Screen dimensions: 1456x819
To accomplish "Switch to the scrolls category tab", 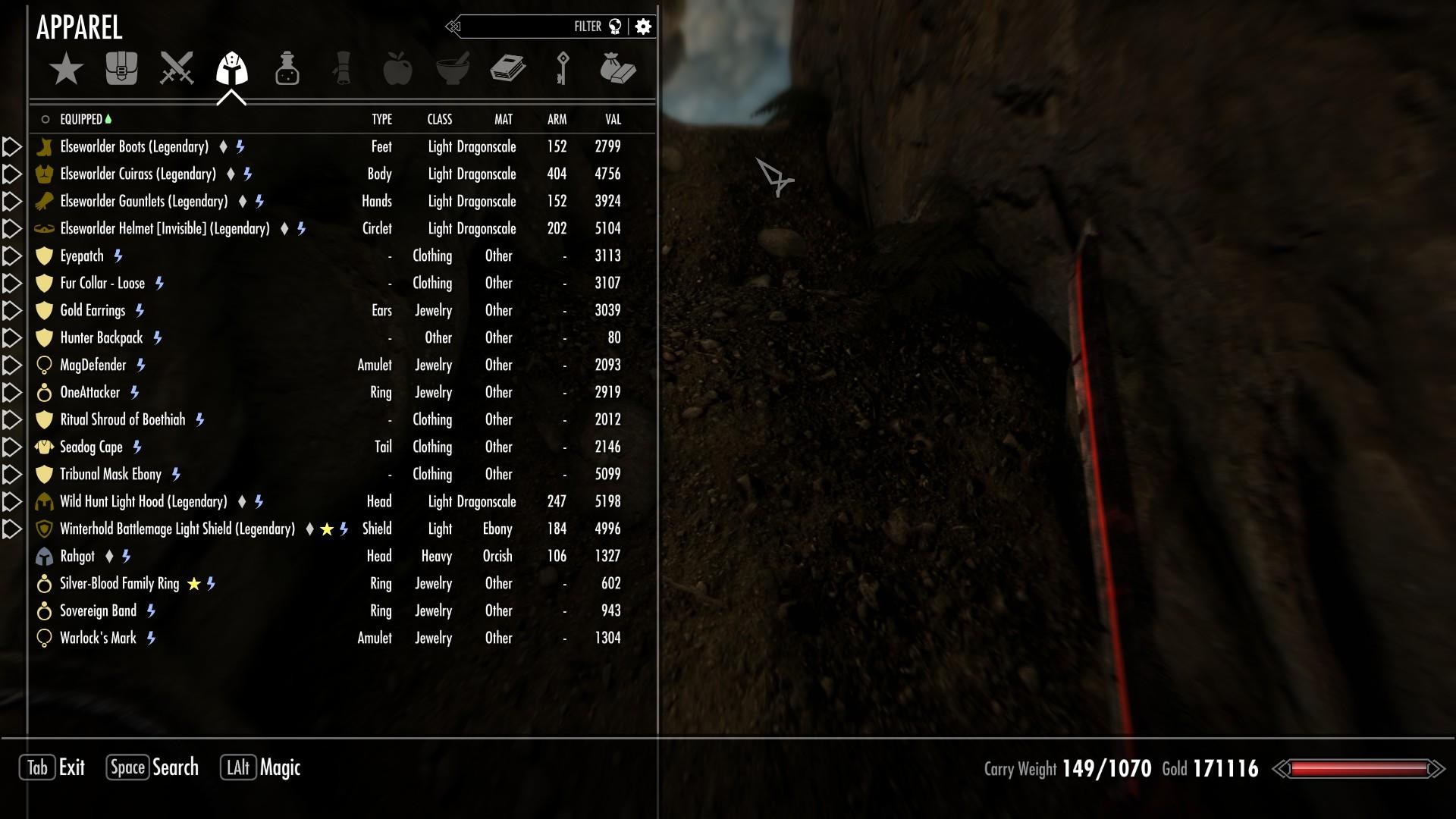I will click(342, 68).
